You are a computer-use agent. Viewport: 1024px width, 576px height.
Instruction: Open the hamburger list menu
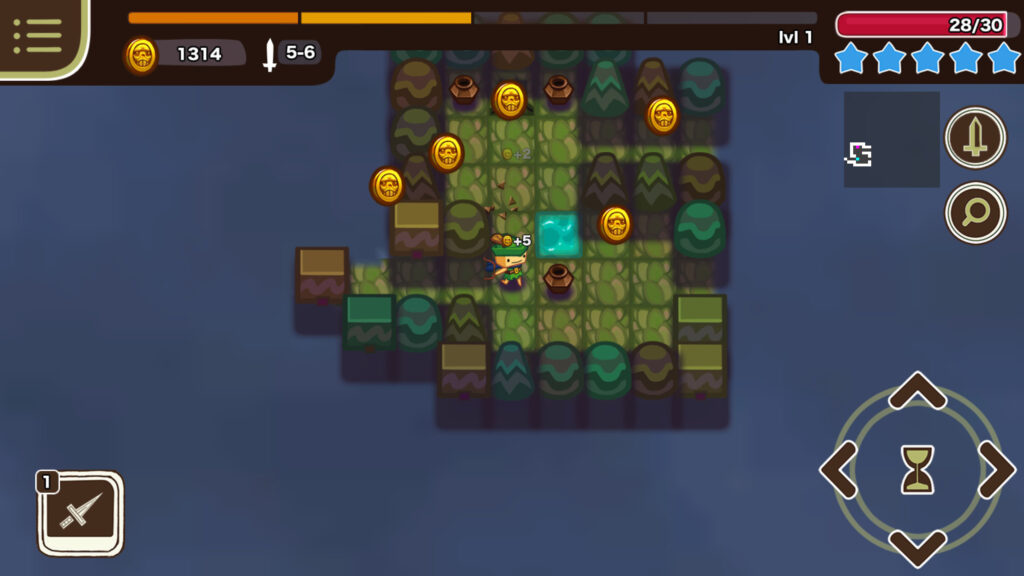click(x=38, y=36)
